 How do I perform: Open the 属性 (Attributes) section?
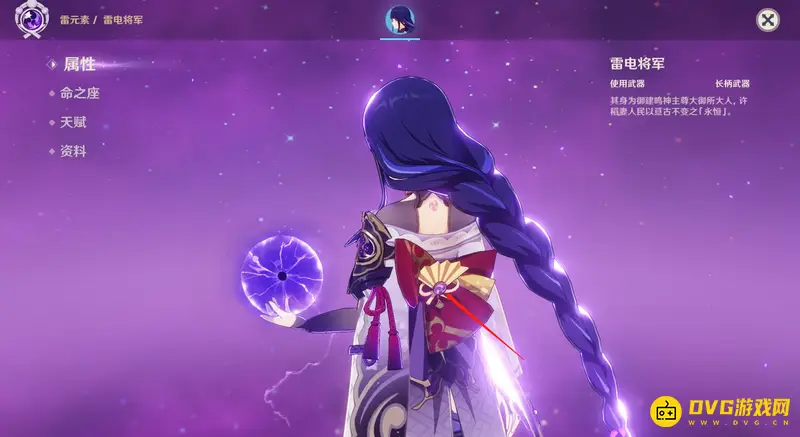click(79, 64)
